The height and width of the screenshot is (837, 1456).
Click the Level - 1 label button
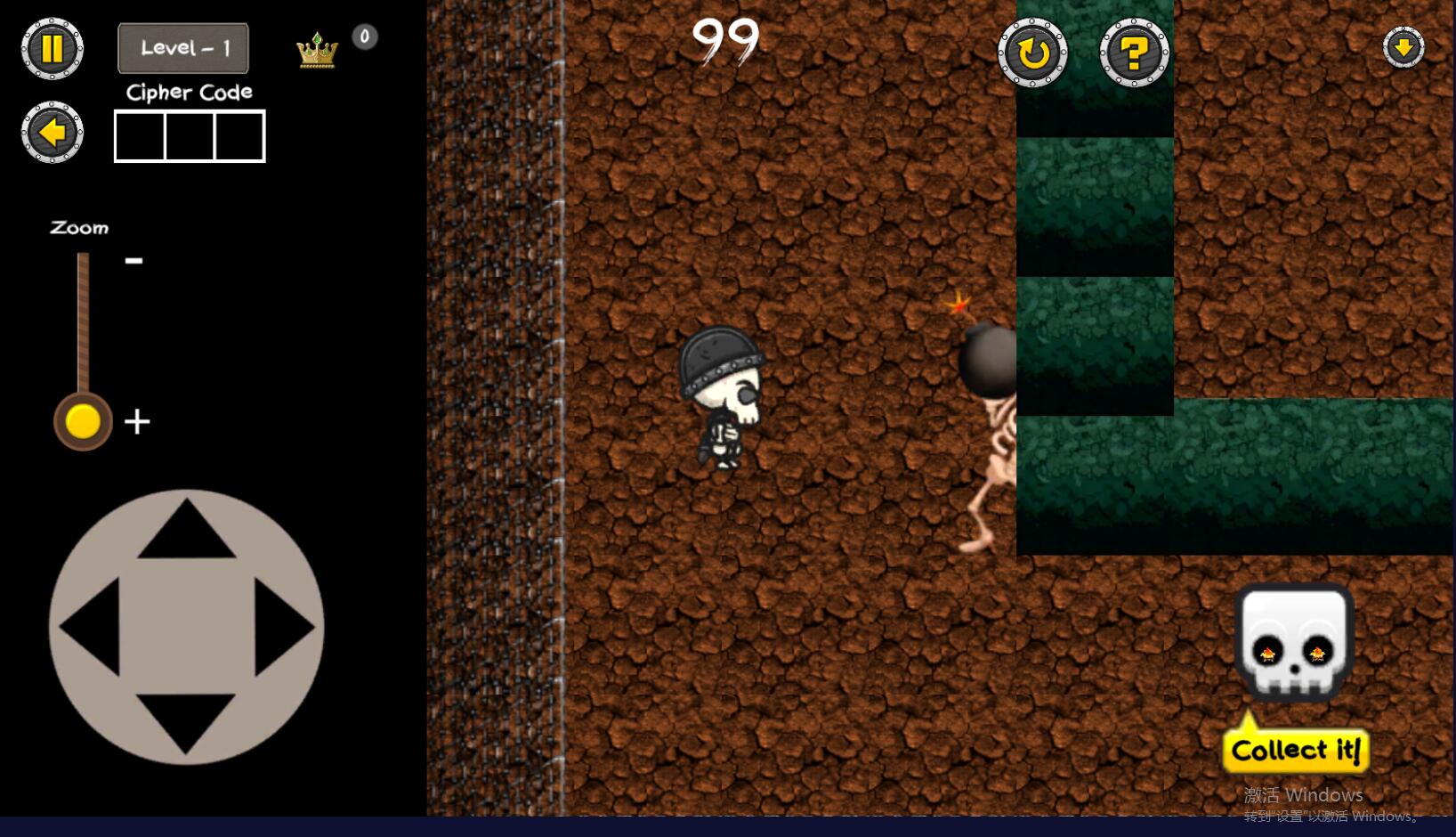183,48
